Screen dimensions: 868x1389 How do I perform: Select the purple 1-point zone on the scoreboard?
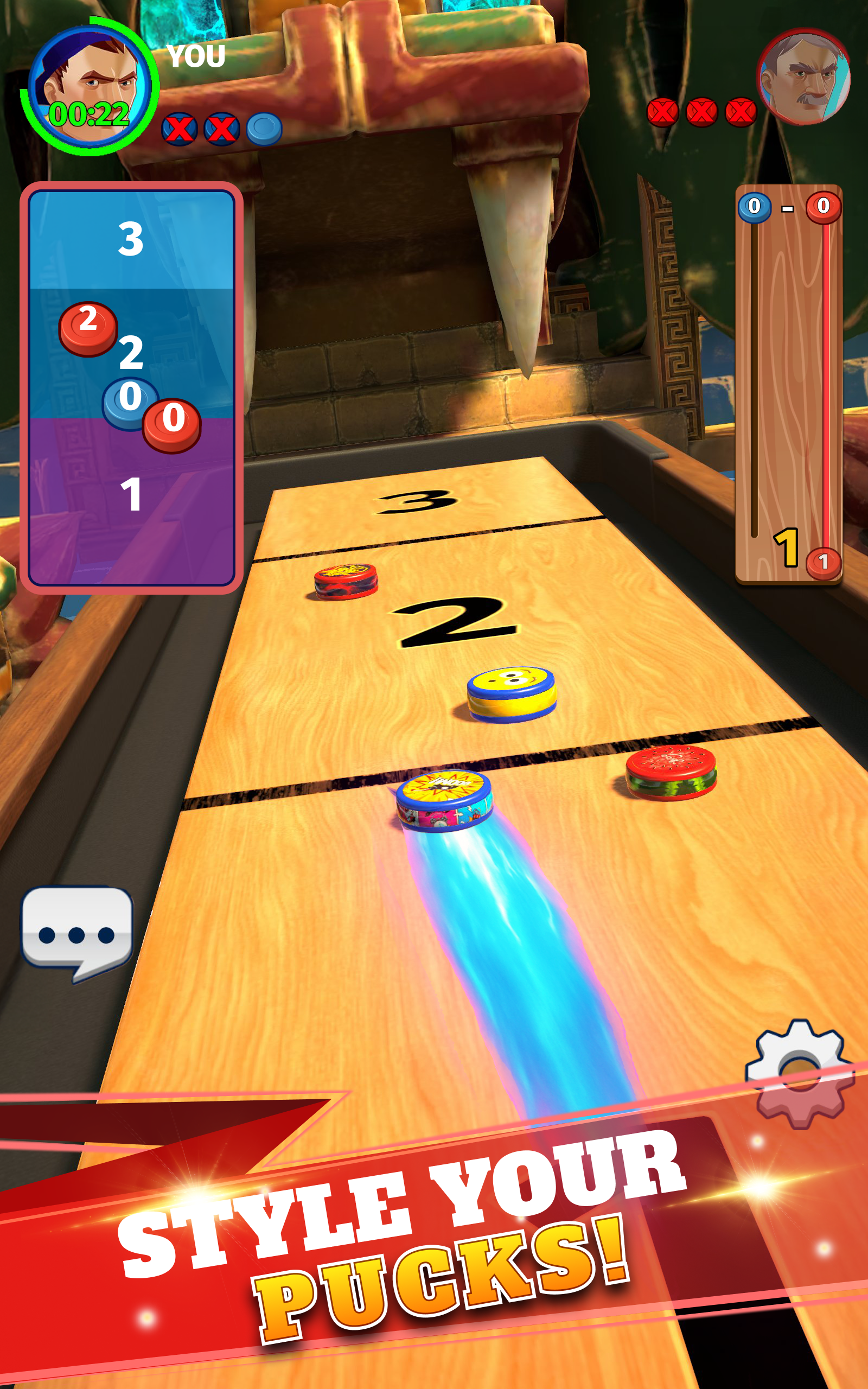coord(133,505)
